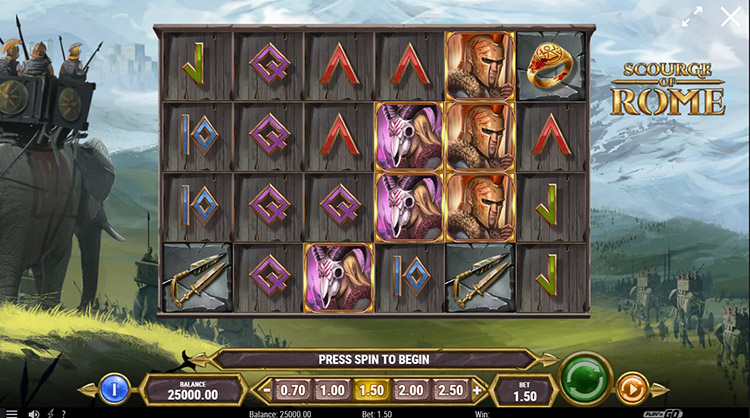Pick the 2.50 bet option
This screenshot has width=750, height=418.
coord(450,389)
